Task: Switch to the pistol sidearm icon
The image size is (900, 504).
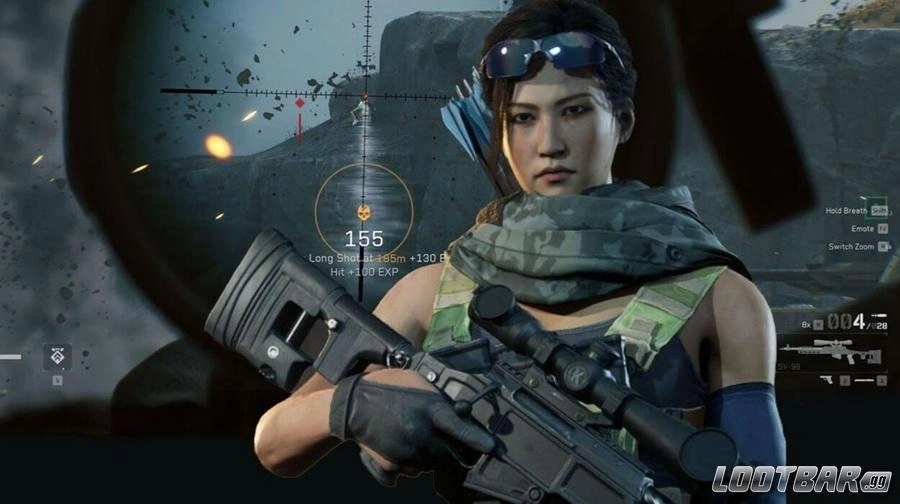Action: (826, 381)
